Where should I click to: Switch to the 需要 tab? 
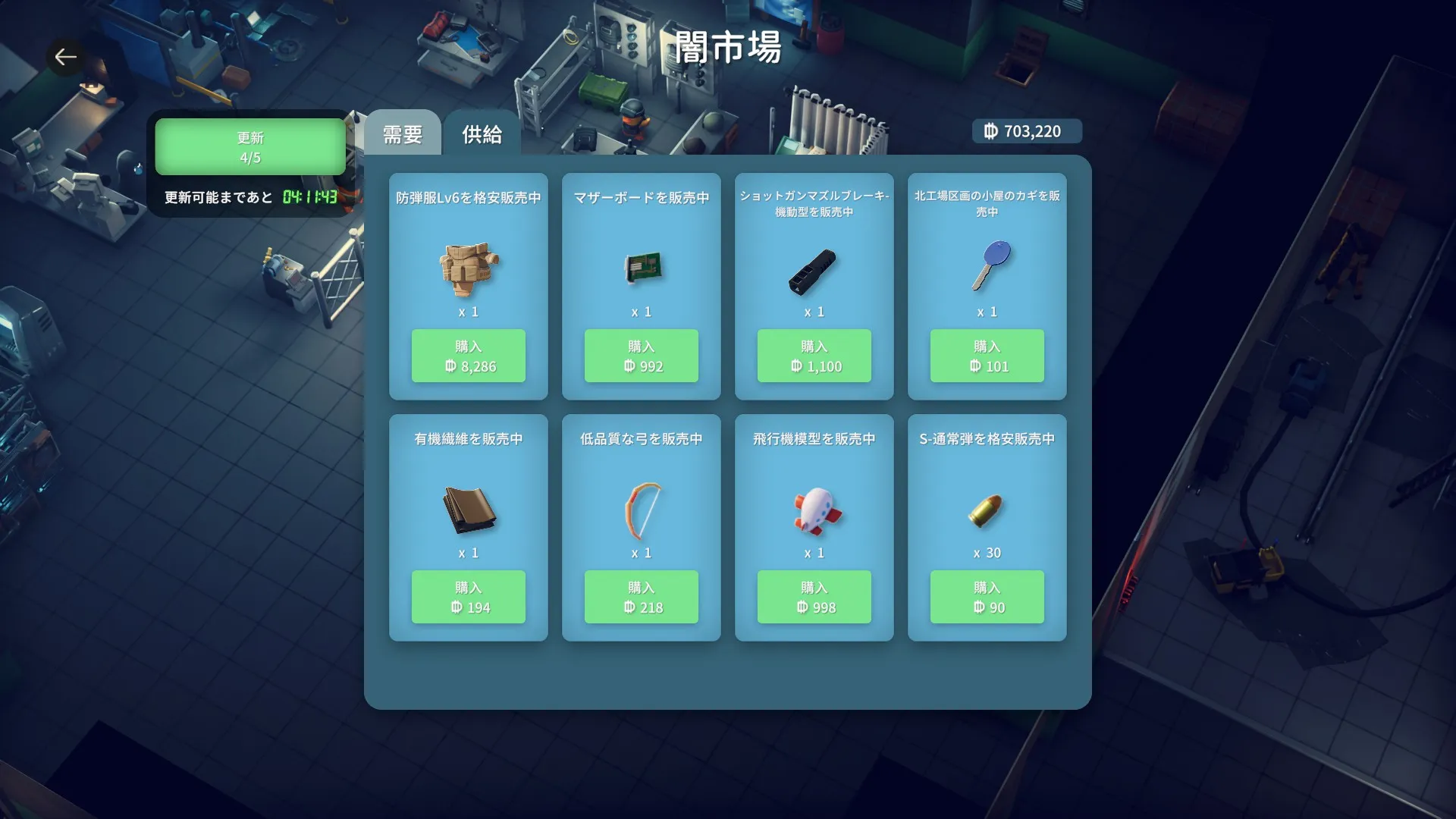click(x=402, y=134)
